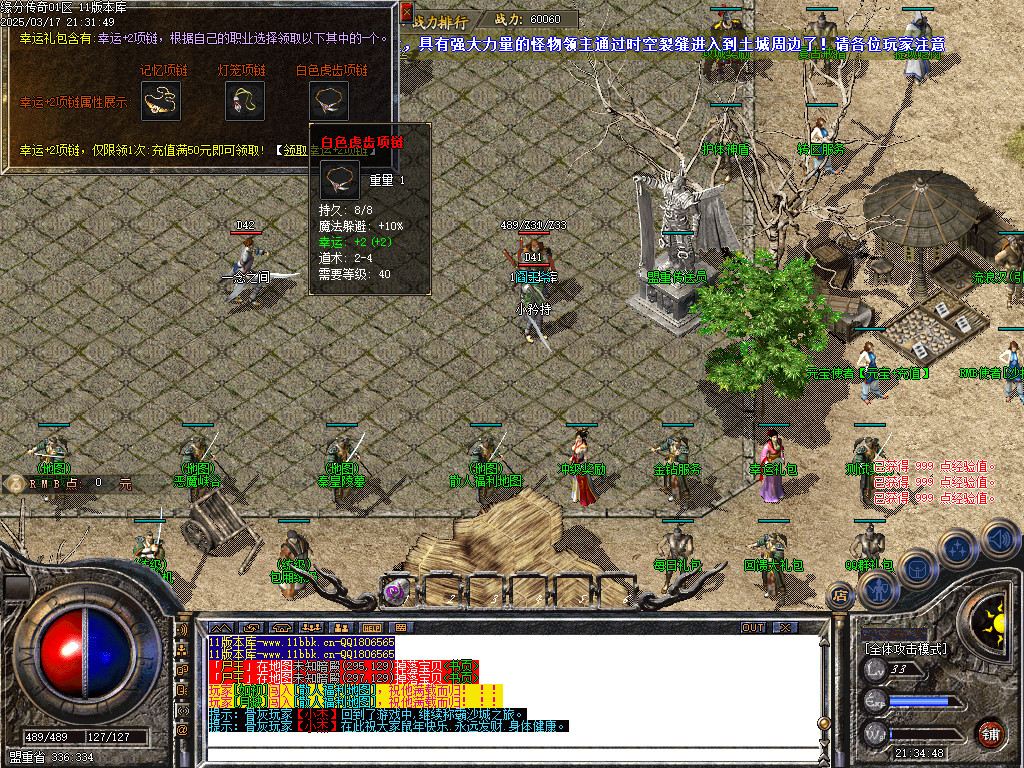Click the OUT button above chat
The width and height of the screenshot is (1024, 768).
[x=753, y=627]
